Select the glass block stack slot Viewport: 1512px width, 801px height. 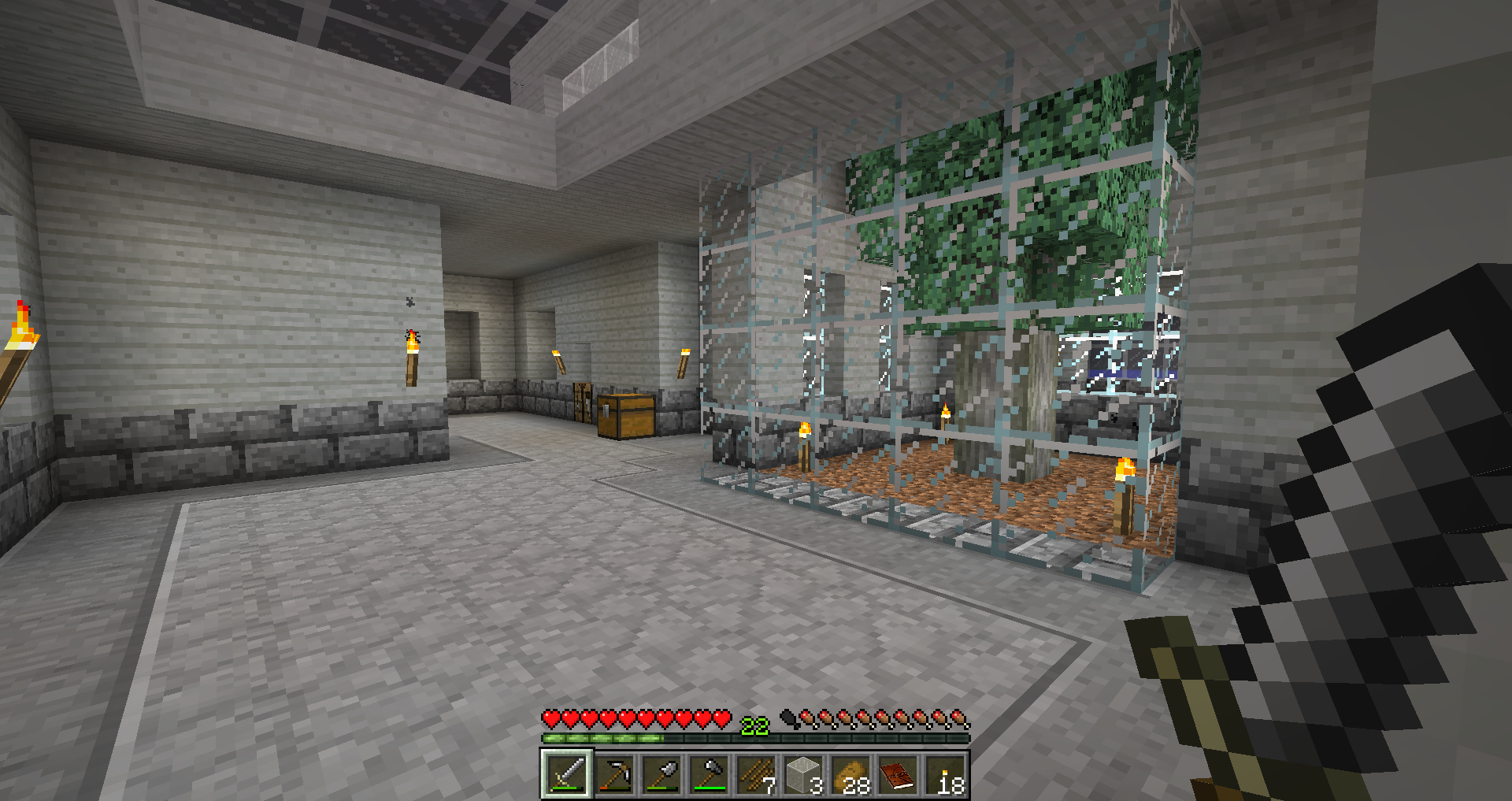coord(802,775)
